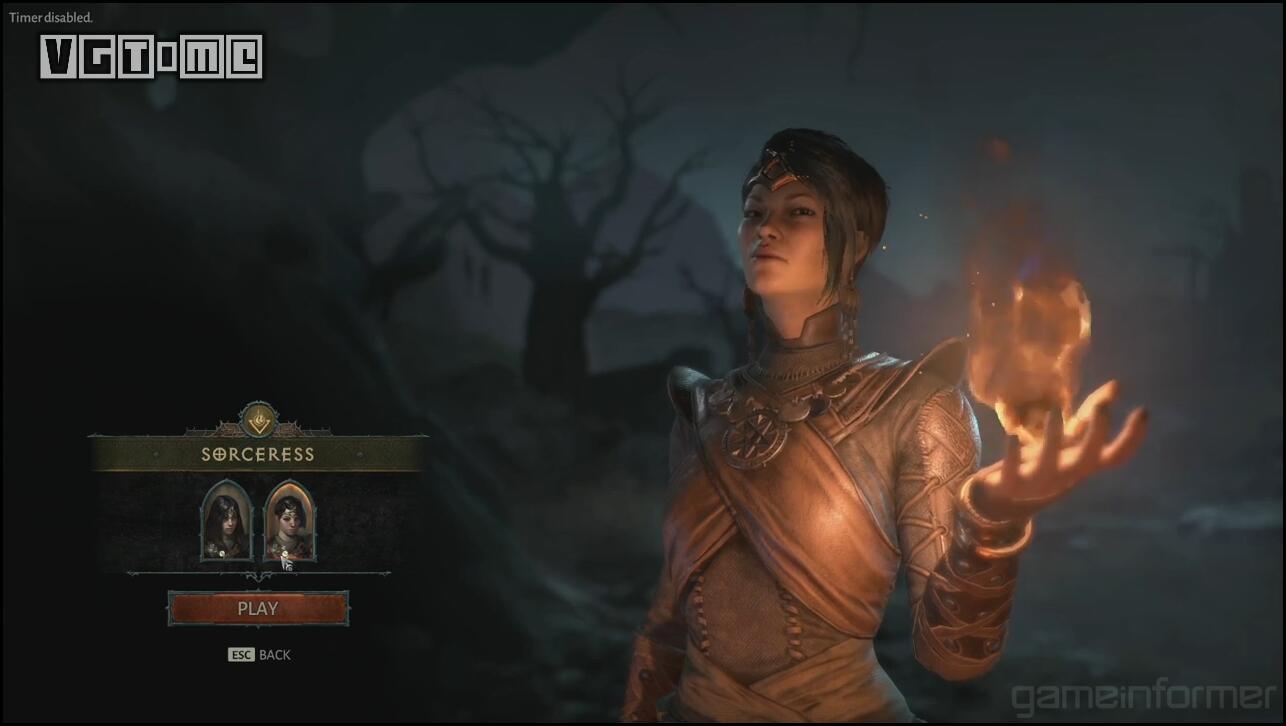Go back using the Back label

point(274,655)
